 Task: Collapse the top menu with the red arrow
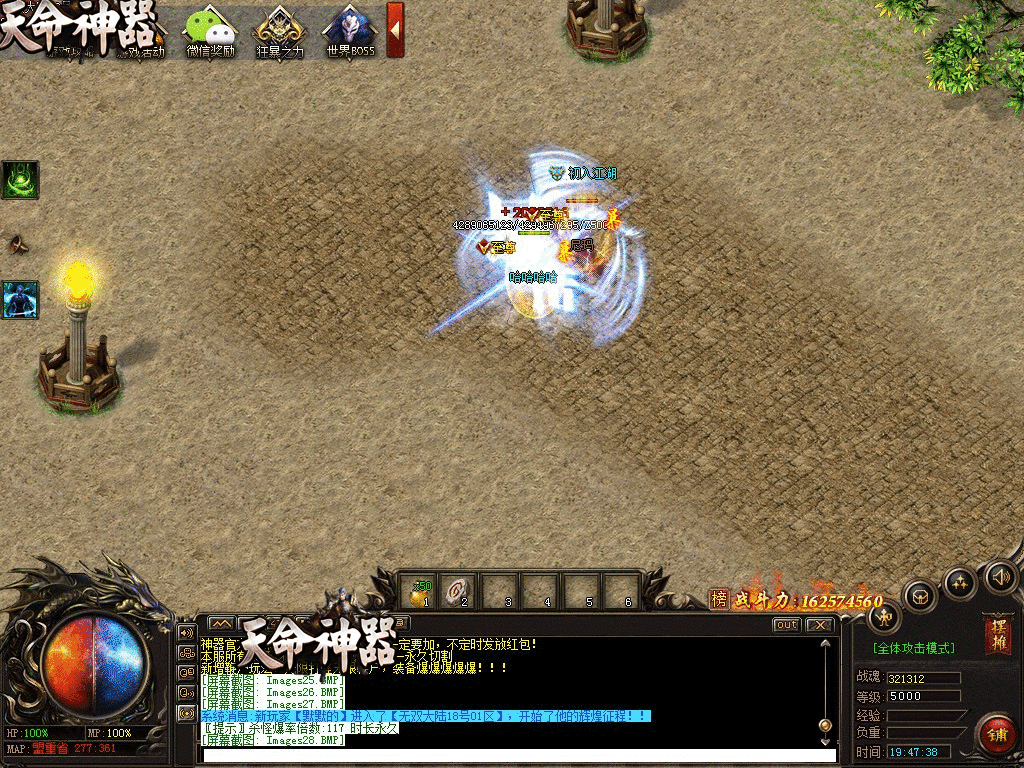click(395, 29)
